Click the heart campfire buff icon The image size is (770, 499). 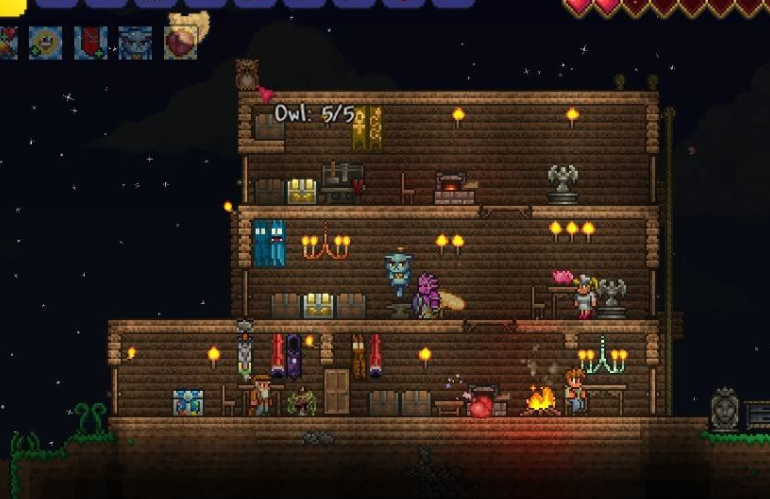click(7, 42)
